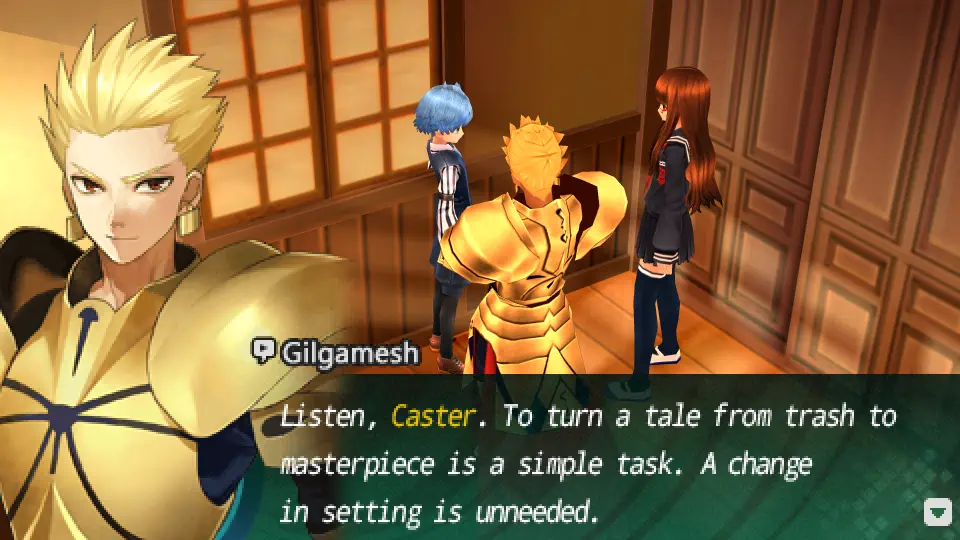Advance dialogue with the down-arrow indicator
This screenshot has width=960, height=540.
[937, 513]
